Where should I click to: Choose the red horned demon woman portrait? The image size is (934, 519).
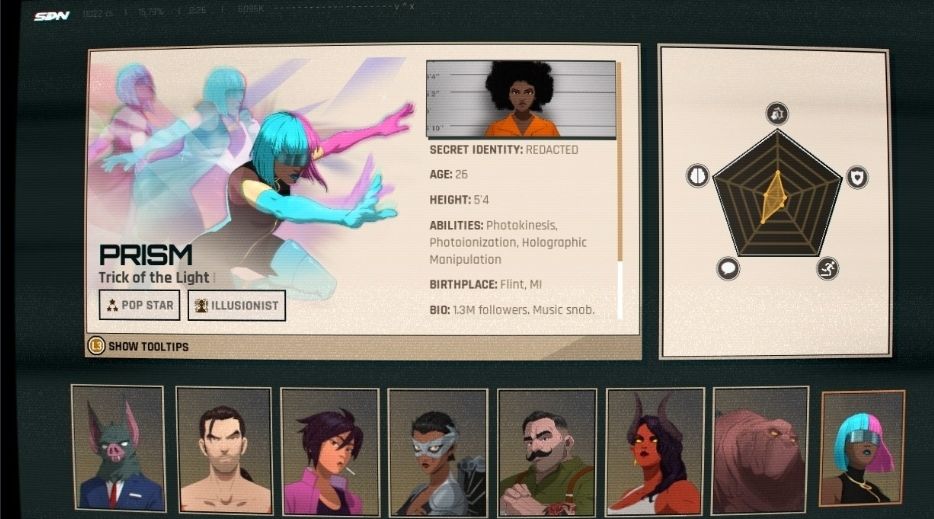(653, 451)
